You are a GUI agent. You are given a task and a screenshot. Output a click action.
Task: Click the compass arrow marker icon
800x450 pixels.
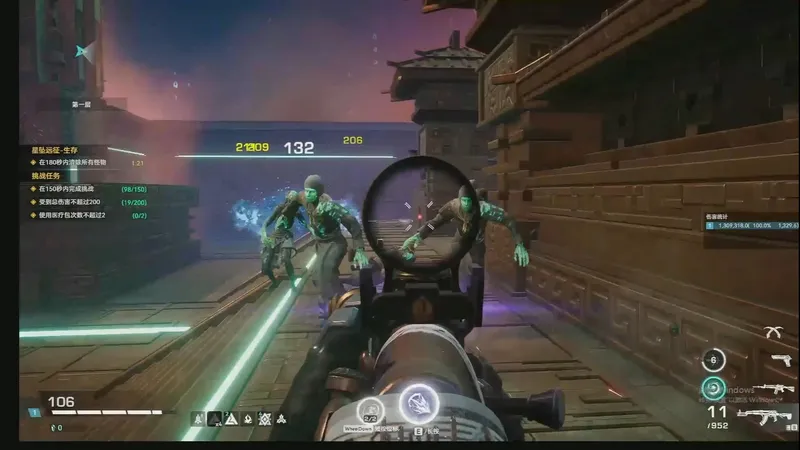point(86,52)
